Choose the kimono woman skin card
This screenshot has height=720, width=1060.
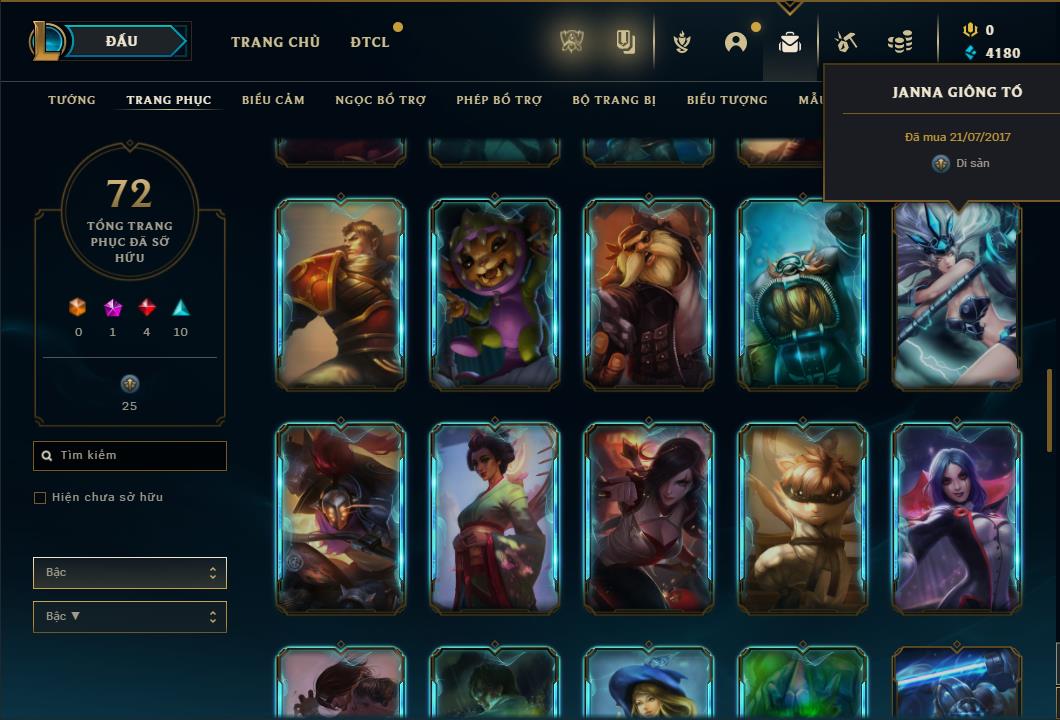[495, 518]
